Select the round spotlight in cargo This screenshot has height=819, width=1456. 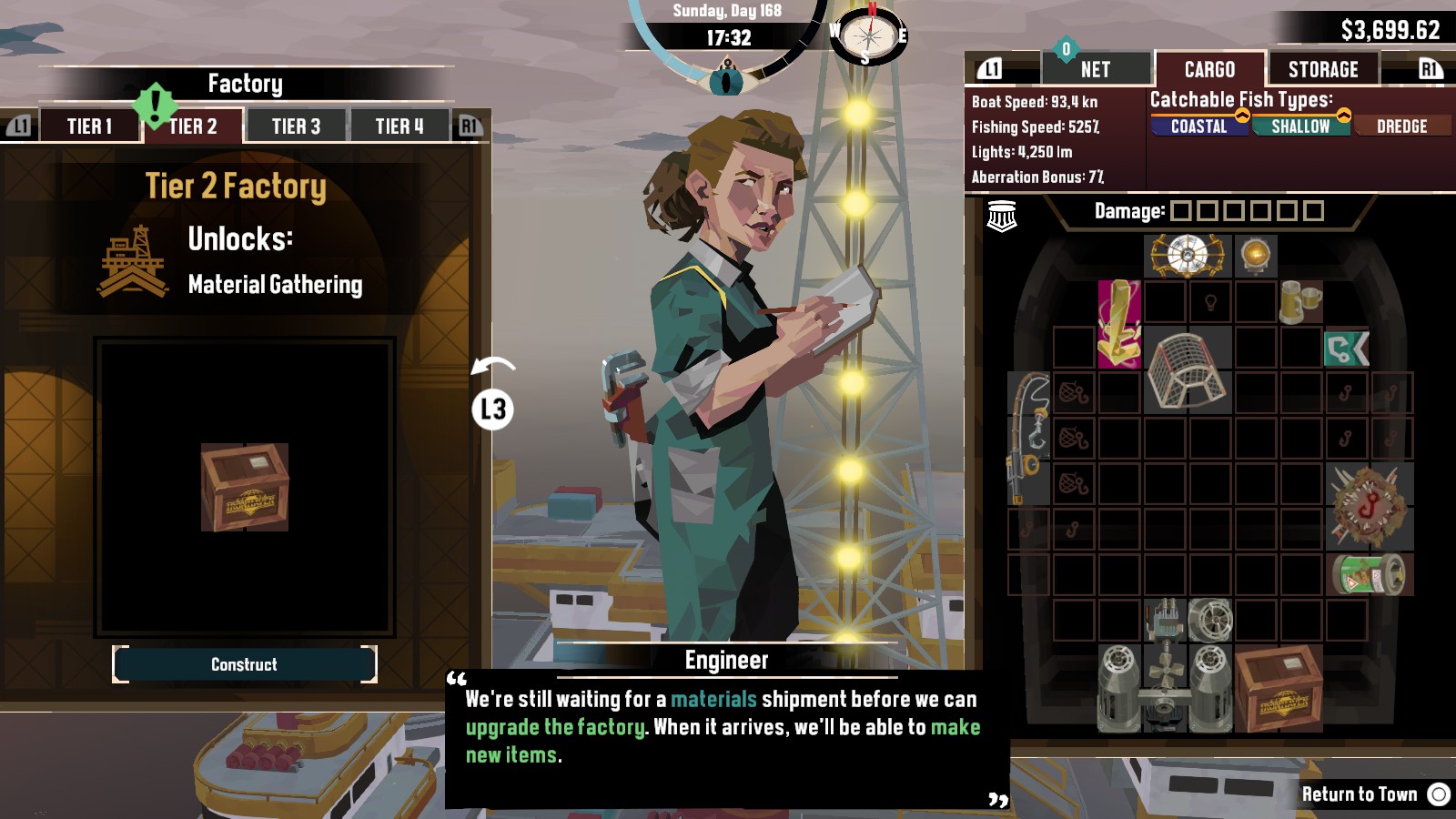coord(1188,256)
